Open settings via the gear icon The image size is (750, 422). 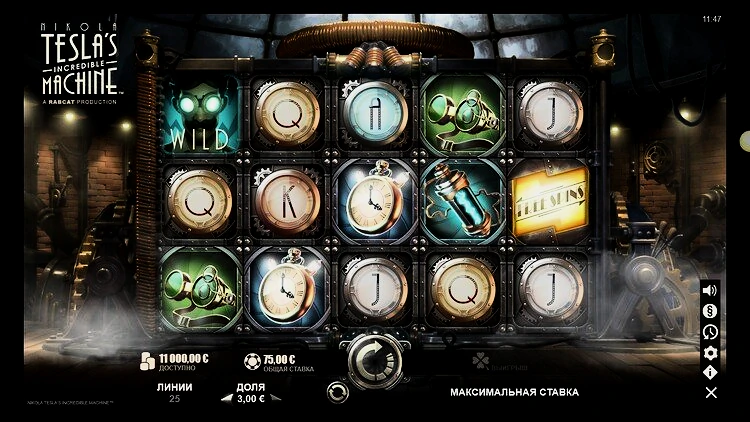point(710,352)
